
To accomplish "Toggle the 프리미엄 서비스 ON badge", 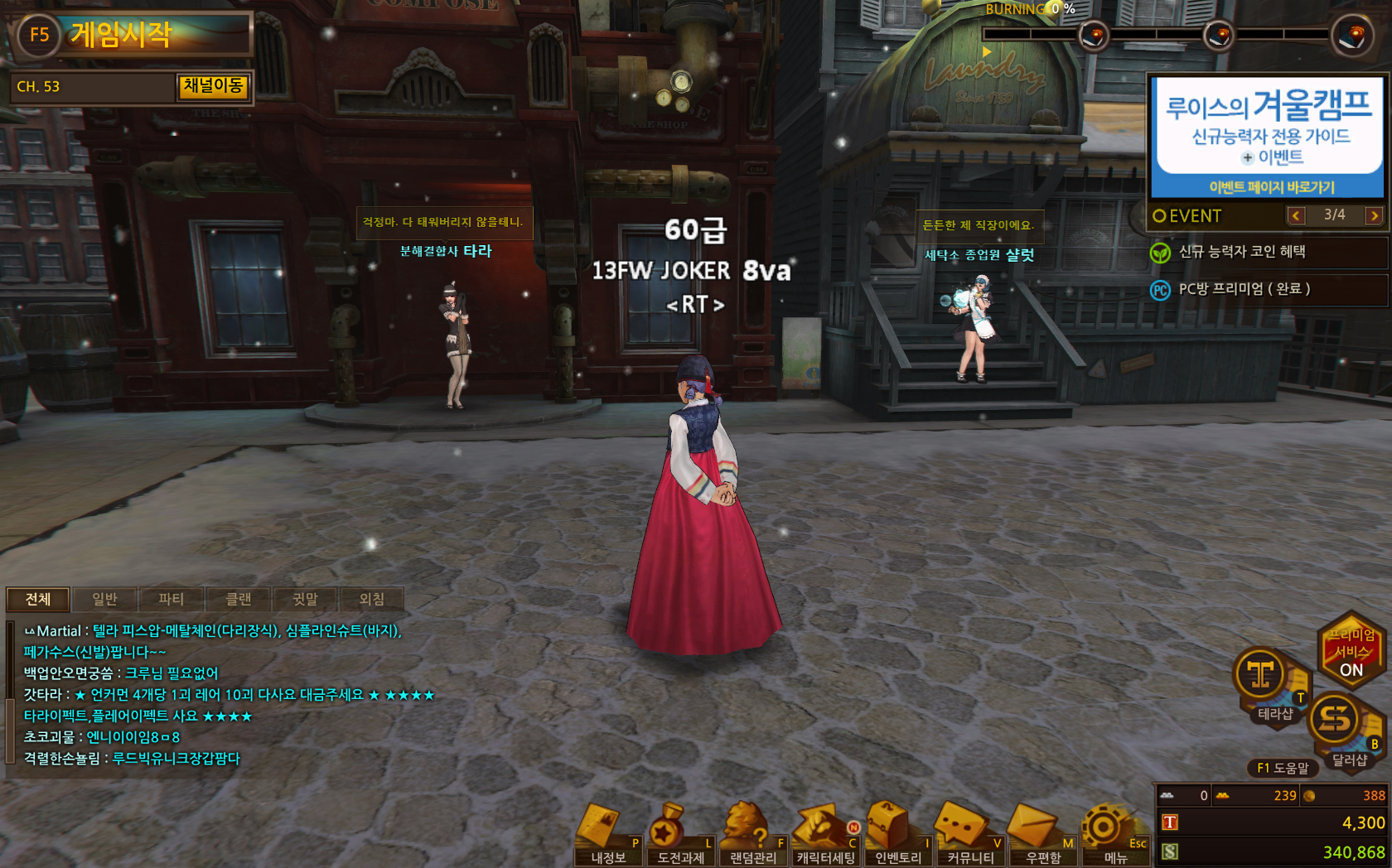I will pos(1351,650).
